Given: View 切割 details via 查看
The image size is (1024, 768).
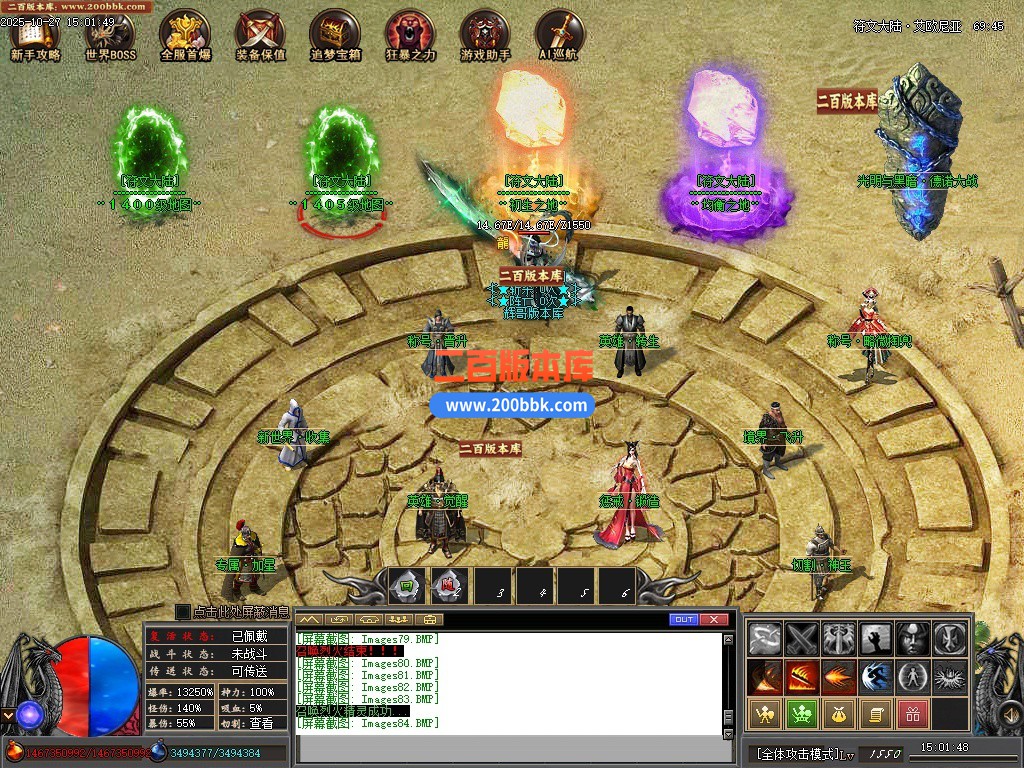Looking at the screenshot, I should [261, 723].
